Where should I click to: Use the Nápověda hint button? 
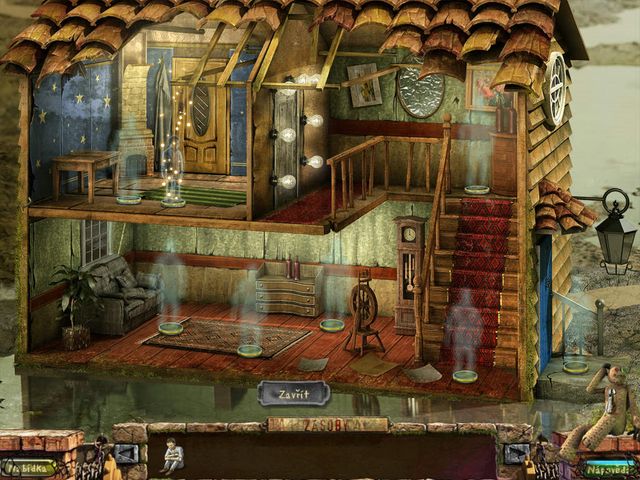coord(609,466)
